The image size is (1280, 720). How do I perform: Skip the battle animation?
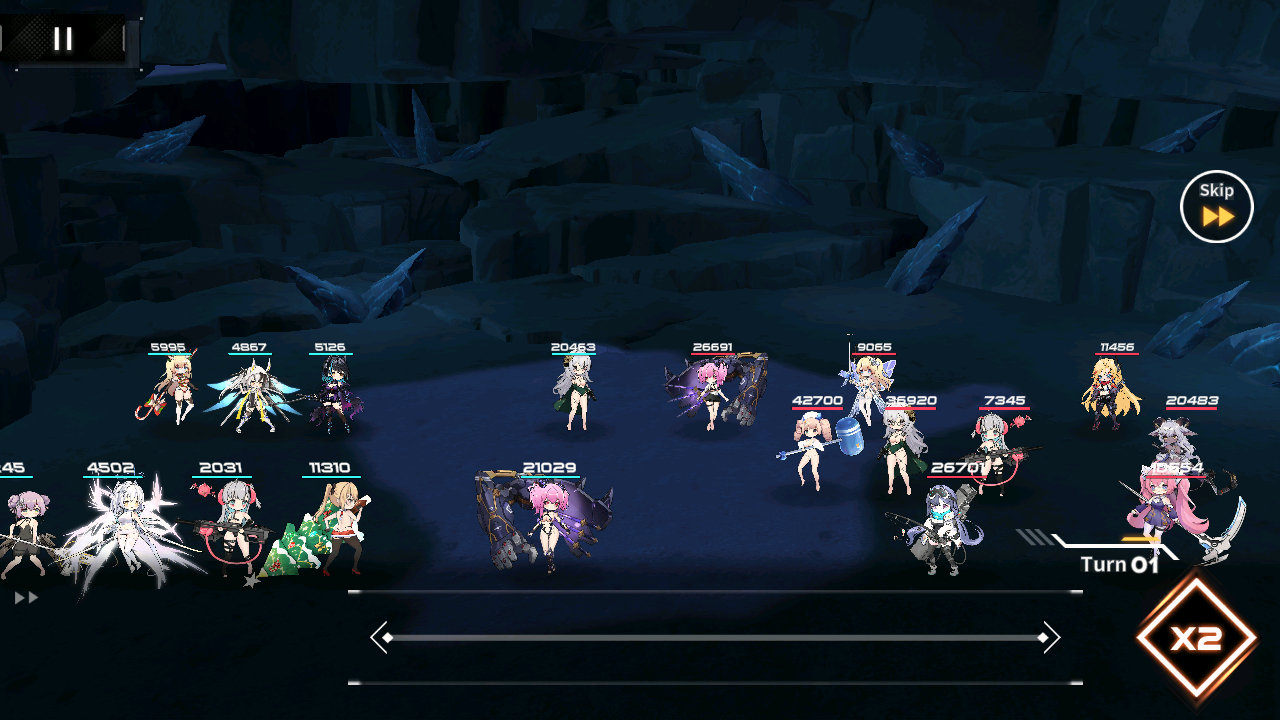1216,207
